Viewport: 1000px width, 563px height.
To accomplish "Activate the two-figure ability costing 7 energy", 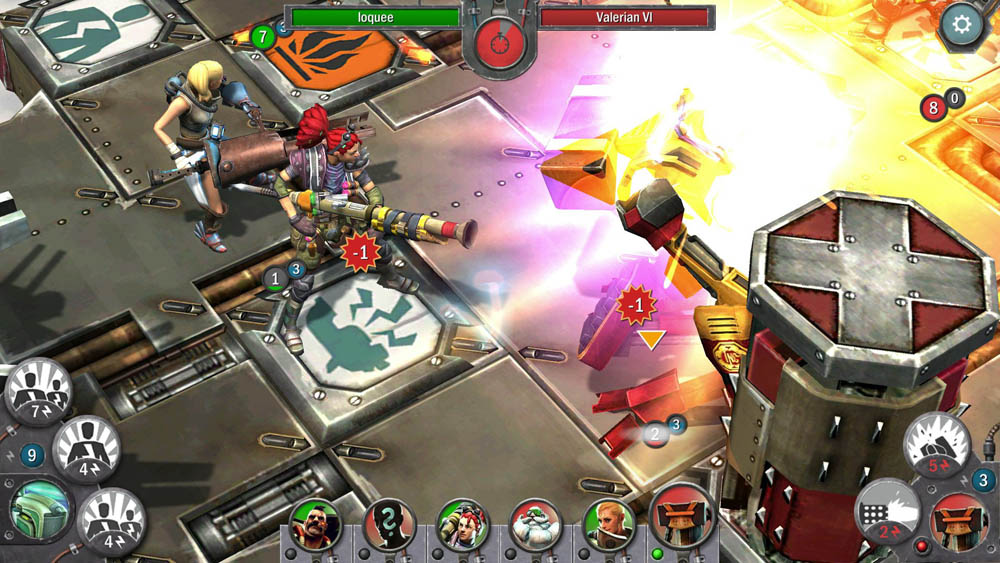I will tap(39, 391).
